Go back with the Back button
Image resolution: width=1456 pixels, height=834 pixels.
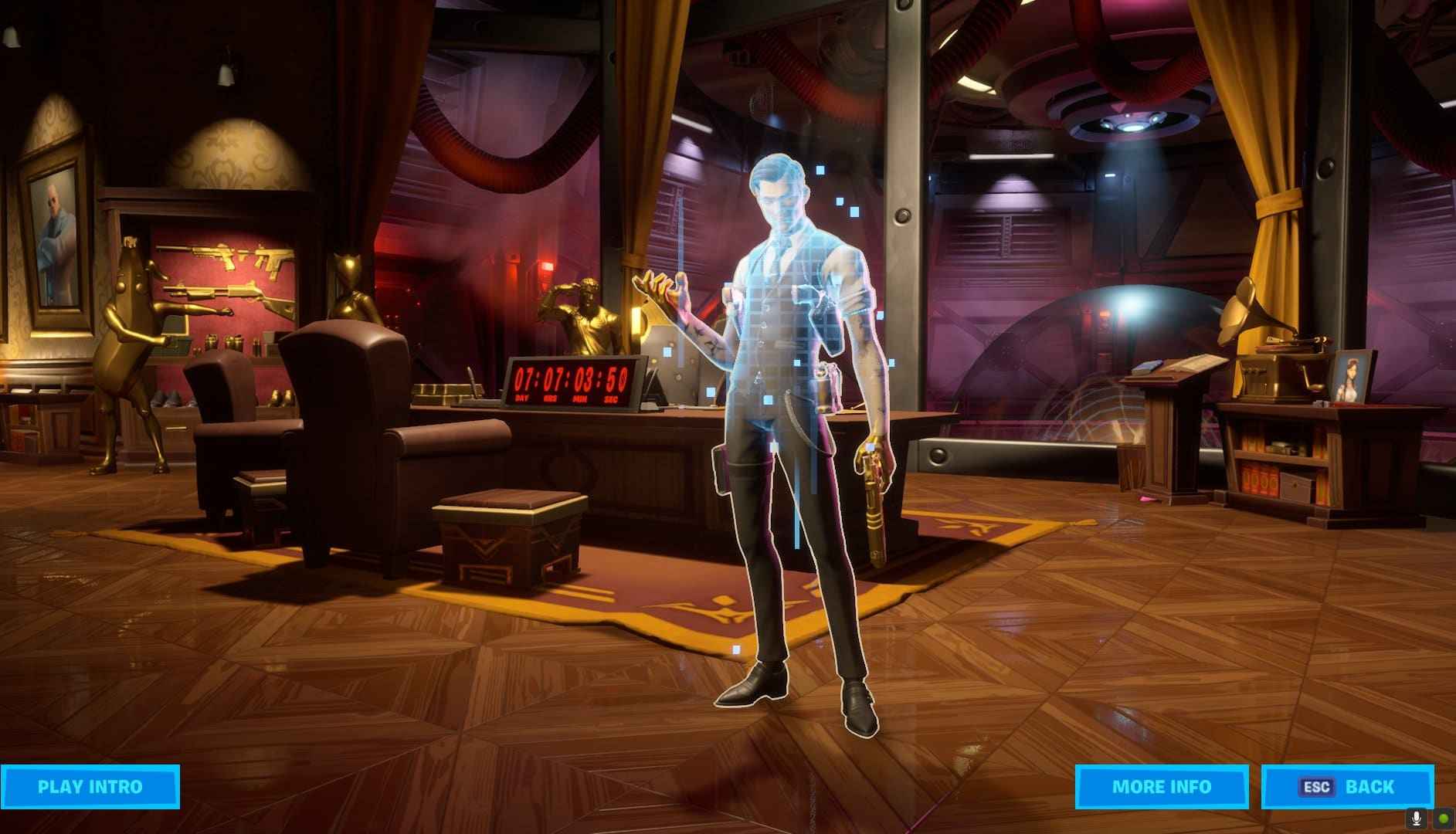(1347, 787)
